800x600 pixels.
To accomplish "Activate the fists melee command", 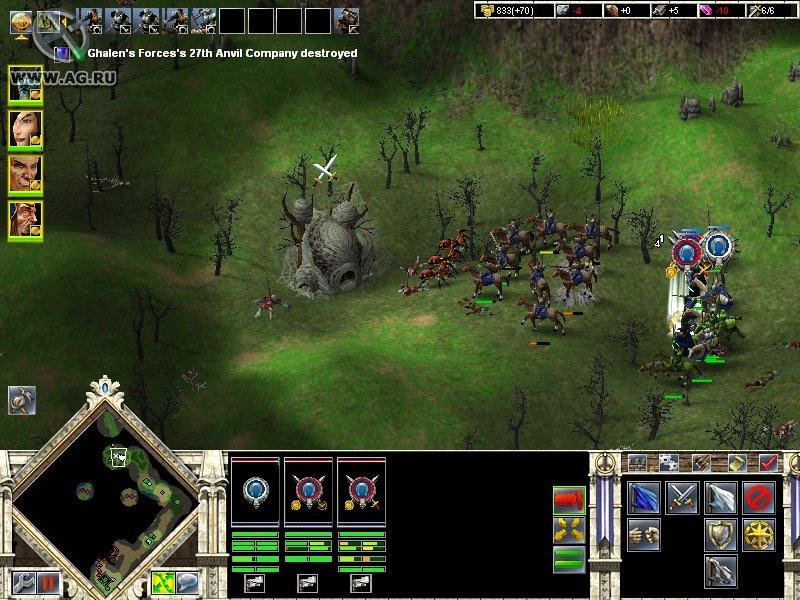I will pyautogui.click(x=645, y=533).
